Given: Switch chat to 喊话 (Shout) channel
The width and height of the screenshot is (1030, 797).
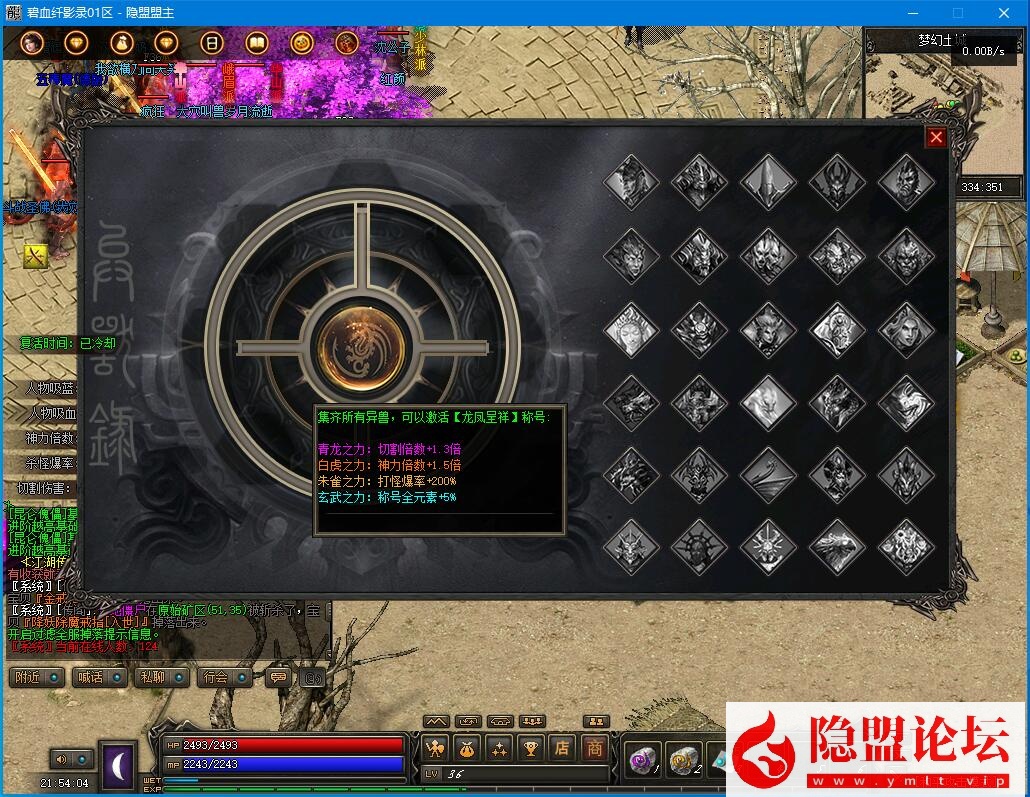Looking at the screenshot, I should 100,677.
